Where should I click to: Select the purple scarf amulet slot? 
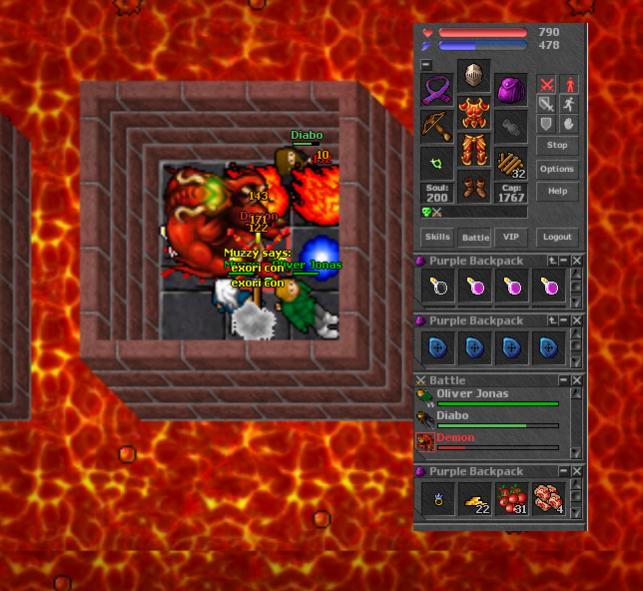[x=437, y=90]
